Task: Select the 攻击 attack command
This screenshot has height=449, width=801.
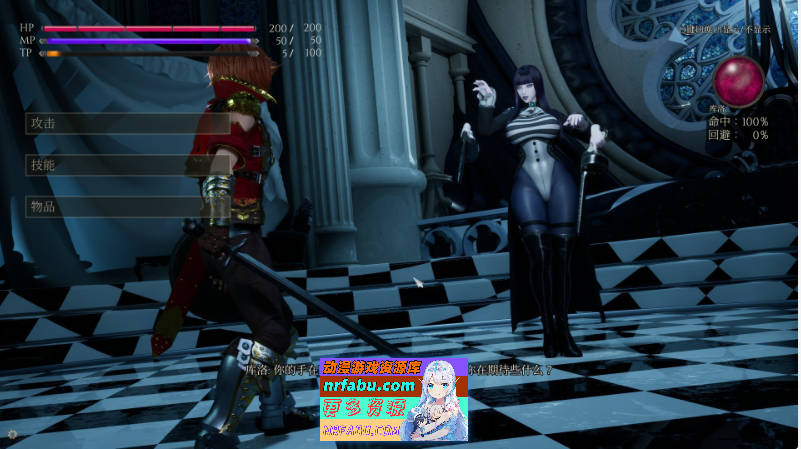Action: 115,123
